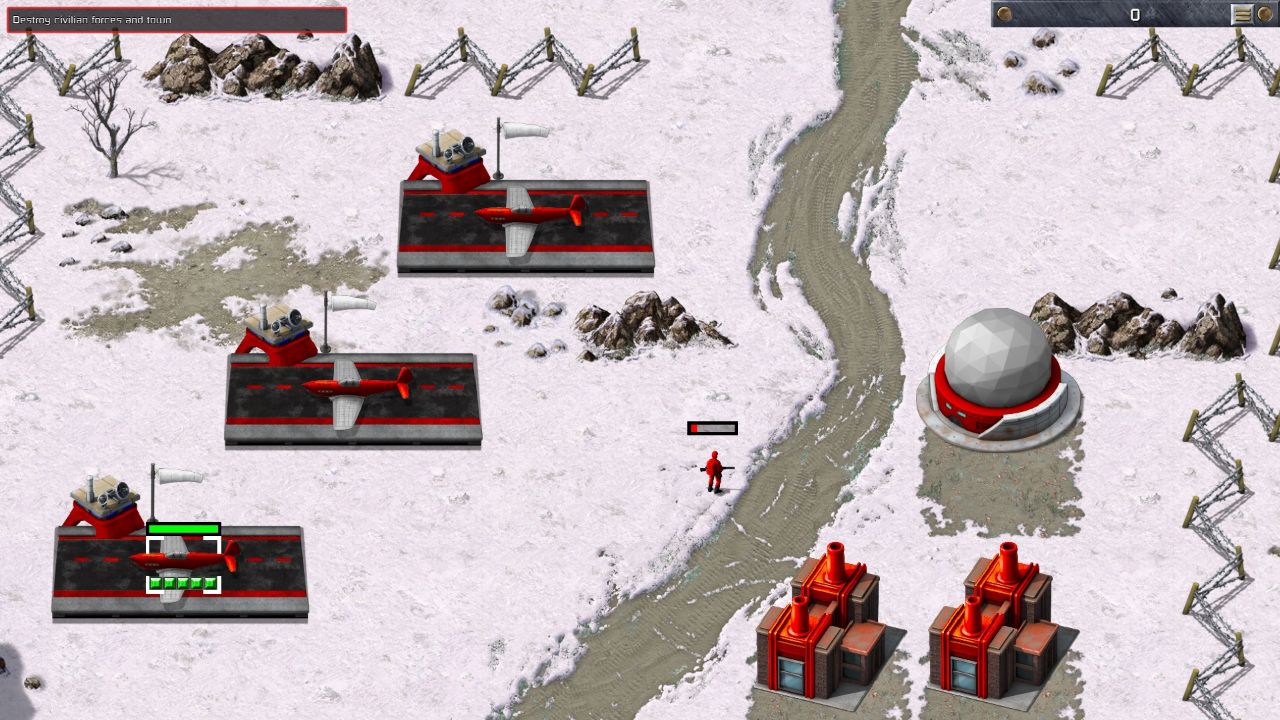This screenshot has width=1280, height=720.
Task: Click the gold rivet right of the menu icon
Action: tap(1265, 14)
